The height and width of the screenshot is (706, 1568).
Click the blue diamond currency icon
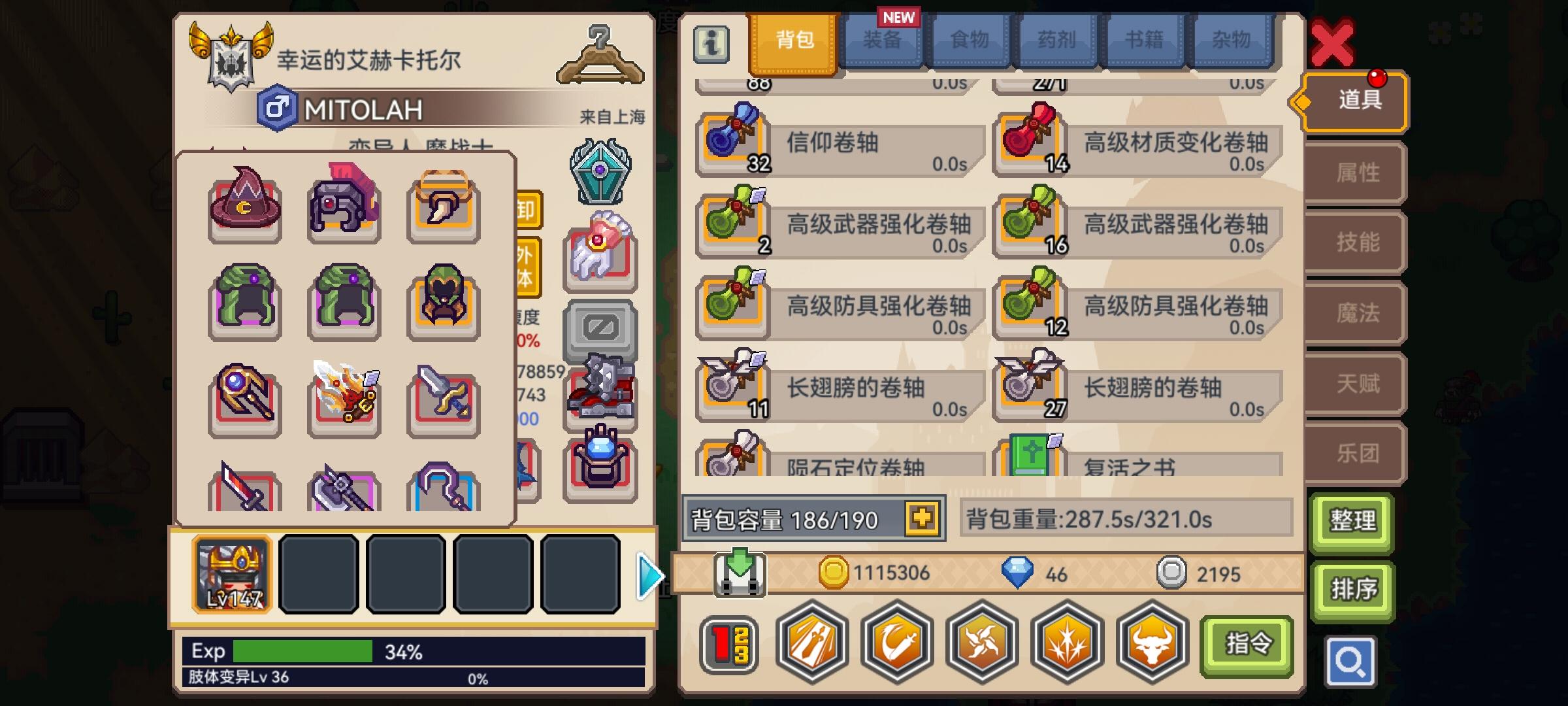[x=1017, y=571]
